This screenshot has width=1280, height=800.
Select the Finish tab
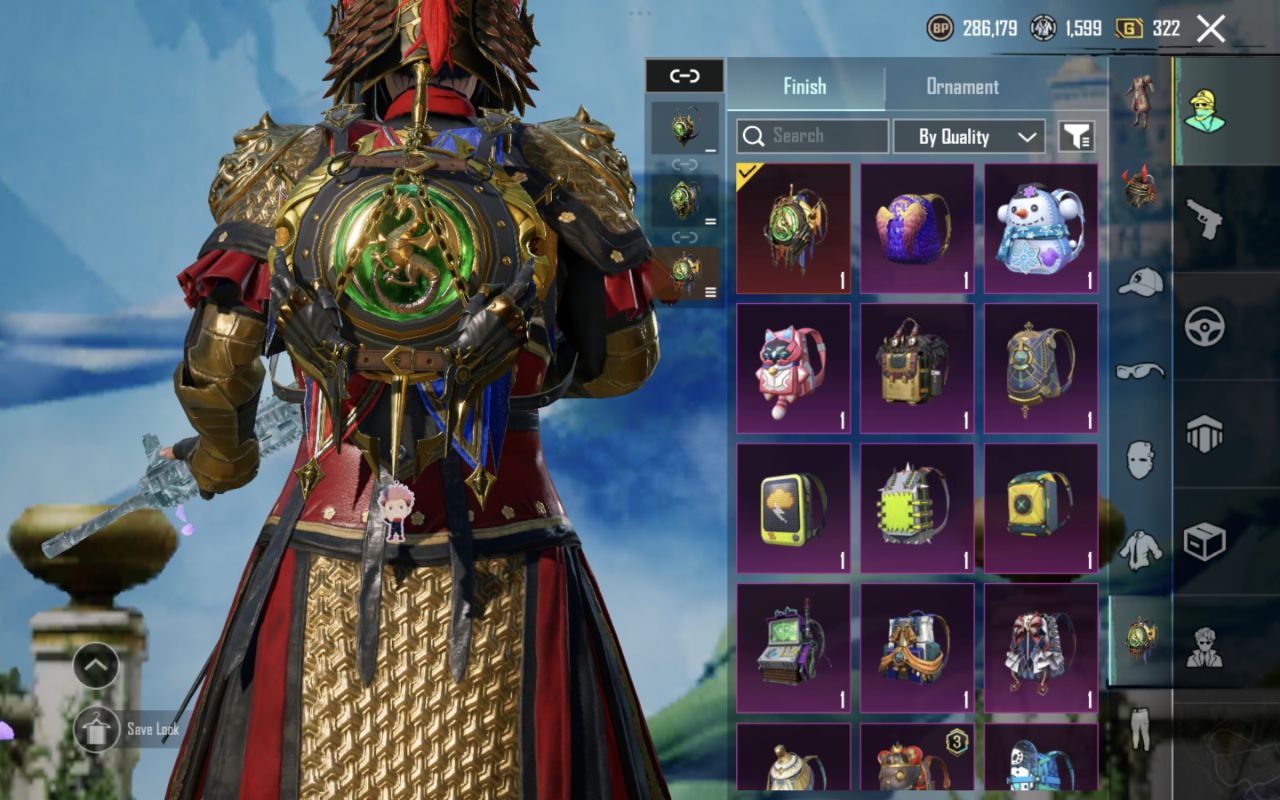coord(805,87)
